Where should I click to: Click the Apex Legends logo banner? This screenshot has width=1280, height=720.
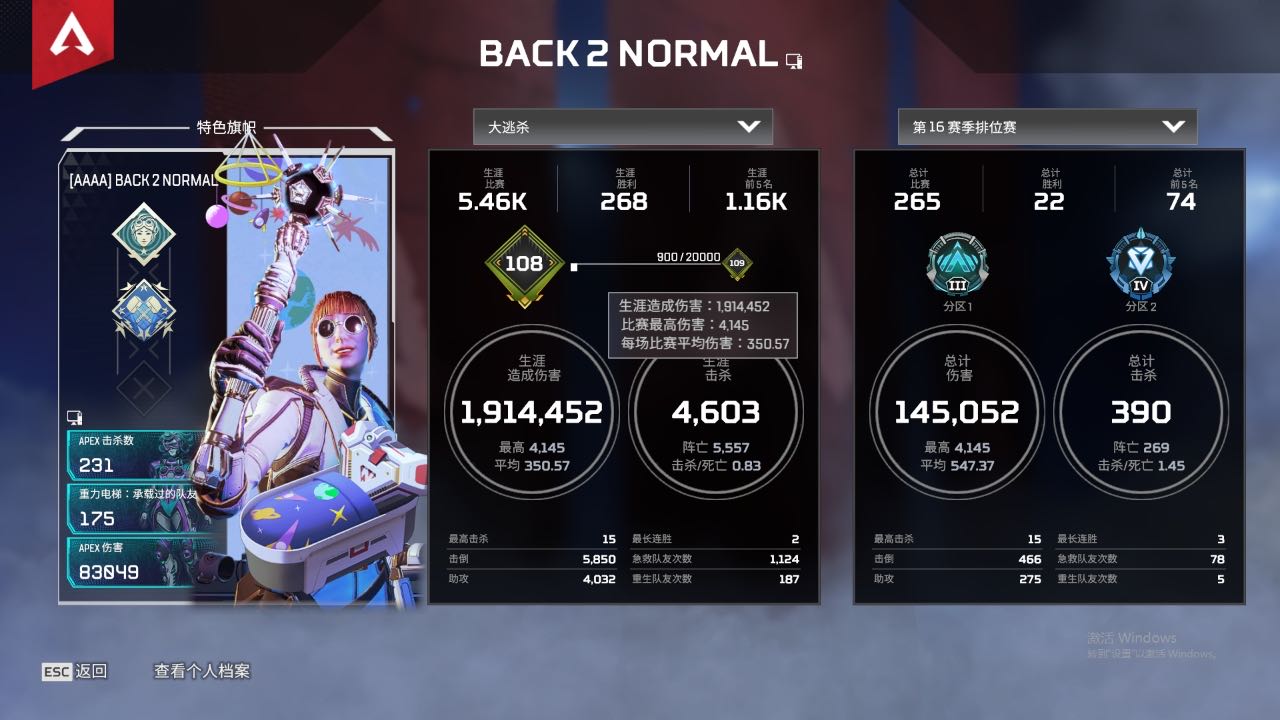(x=72, y=38)
